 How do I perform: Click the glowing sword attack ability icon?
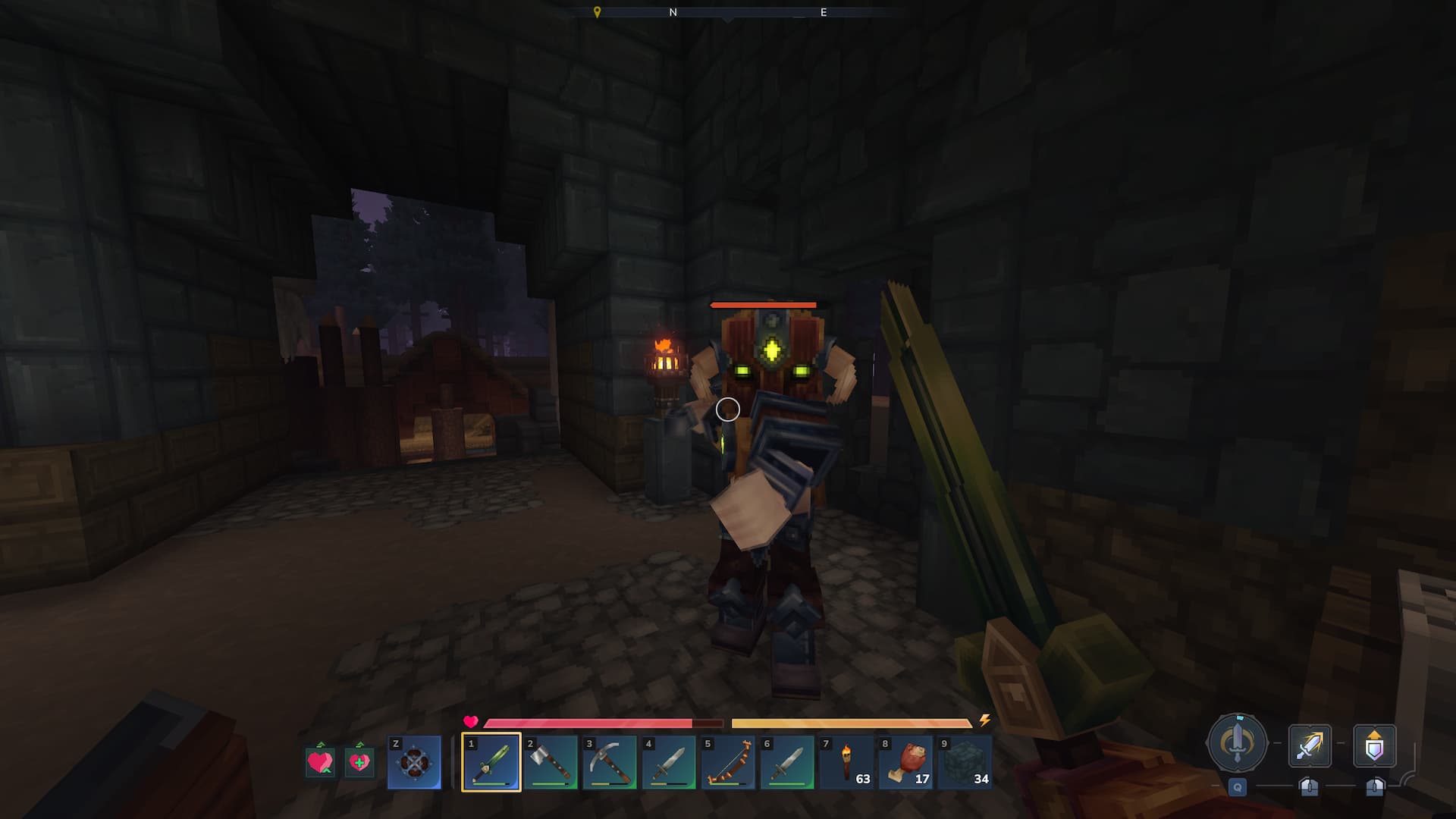(x=1310, y=746)
